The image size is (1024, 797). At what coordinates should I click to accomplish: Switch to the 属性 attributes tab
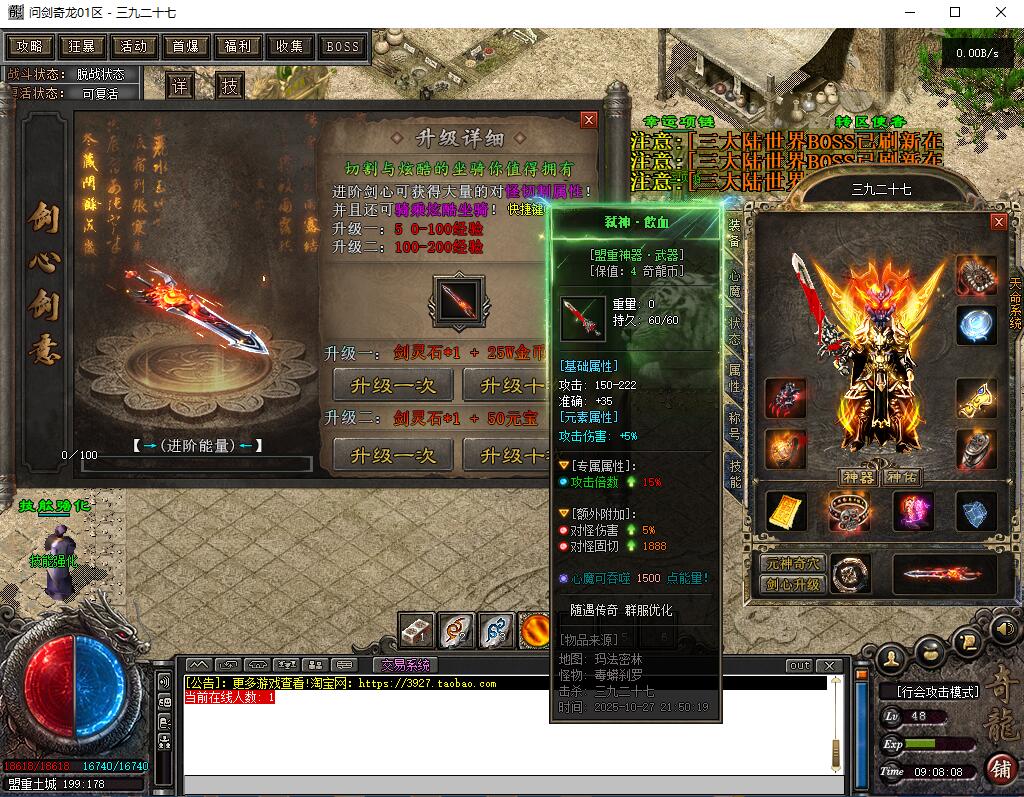point(735,377)
